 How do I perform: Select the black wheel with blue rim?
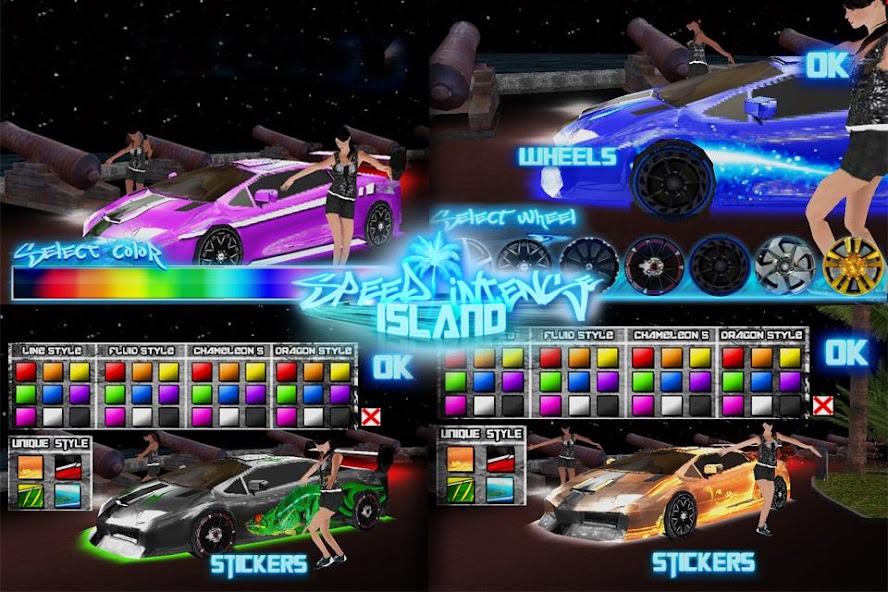[718, 265]
